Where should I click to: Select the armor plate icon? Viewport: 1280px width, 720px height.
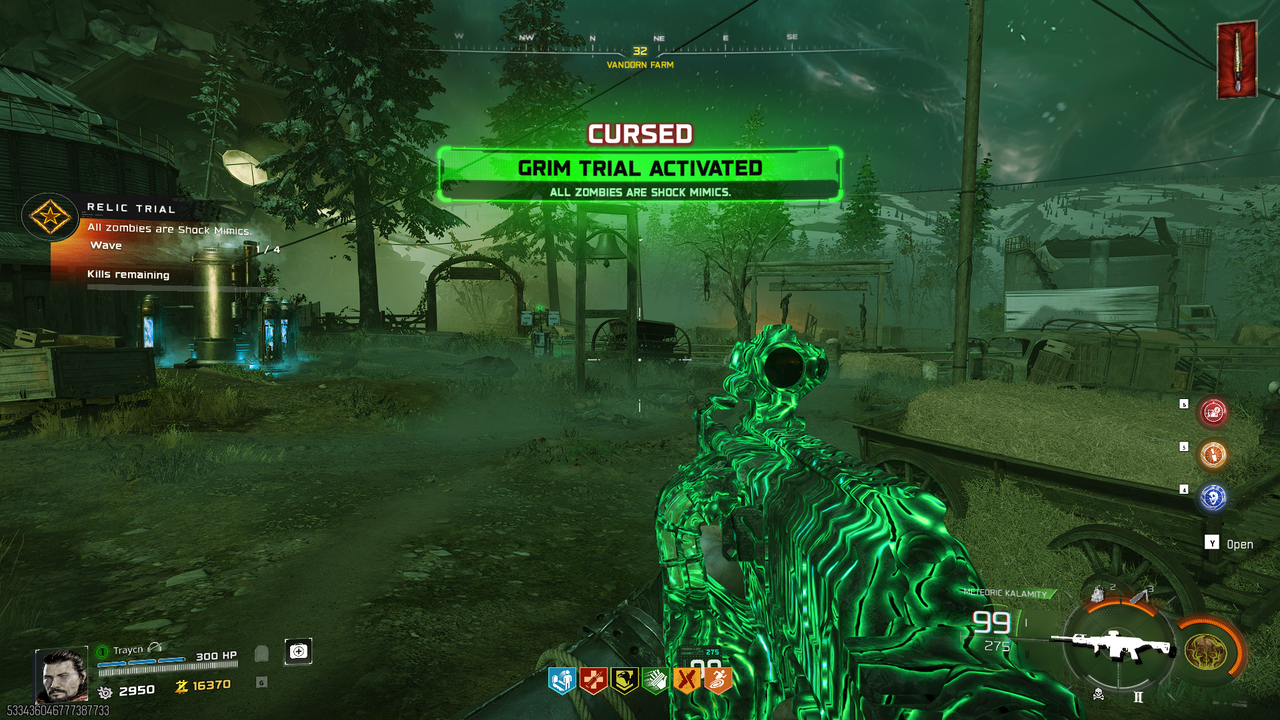coord(261,655)
